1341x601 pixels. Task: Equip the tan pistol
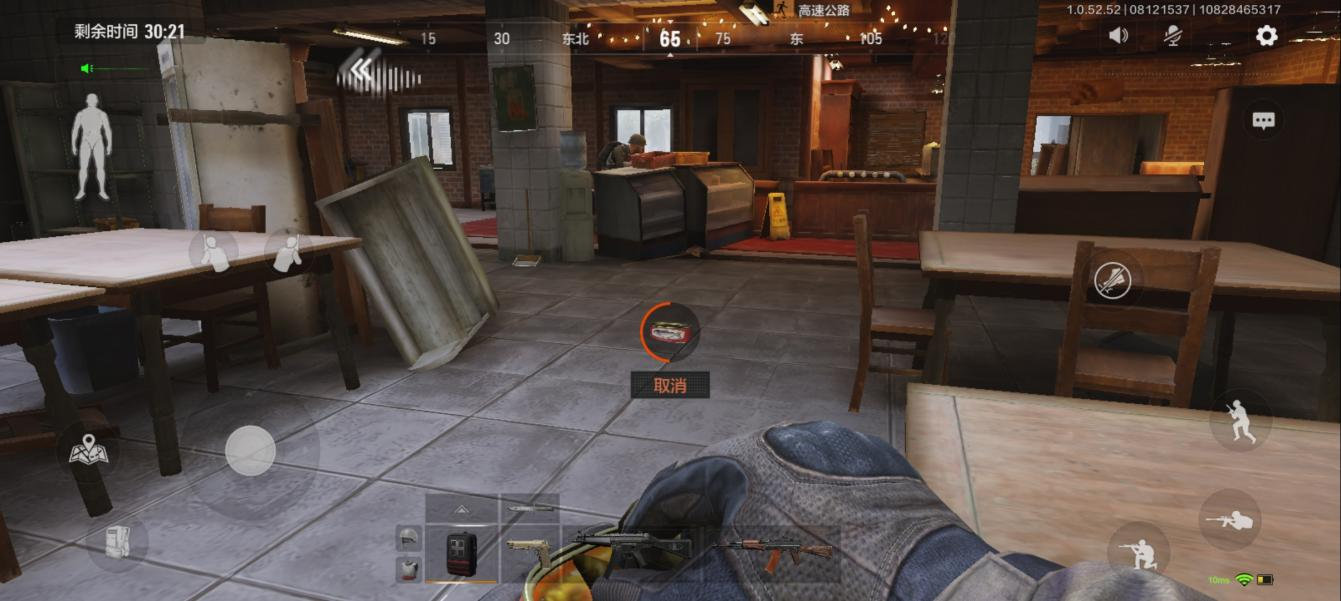[x=528, y=553]
